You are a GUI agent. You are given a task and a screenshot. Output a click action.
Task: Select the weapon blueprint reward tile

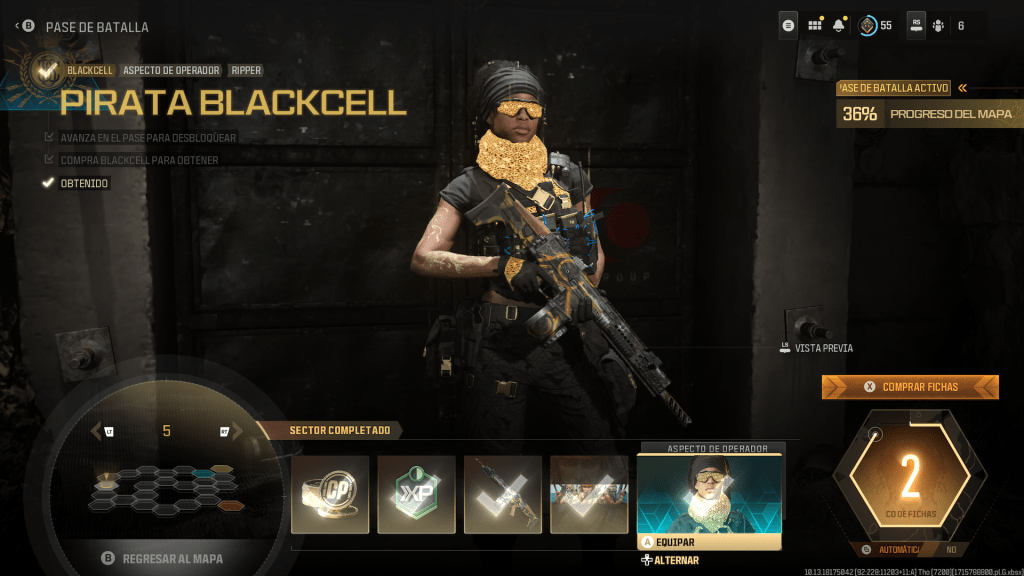[503, 494]
